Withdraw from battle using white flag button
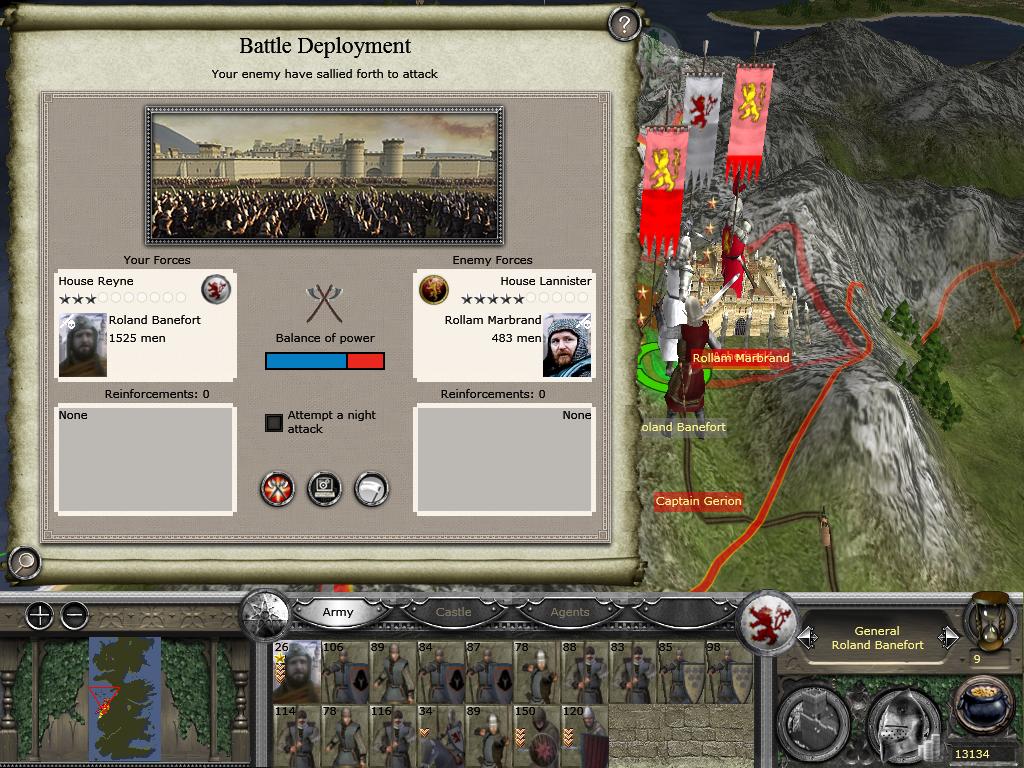This screenshot has width=1024, height=768. pyautogui.click(x=371, y=489)
